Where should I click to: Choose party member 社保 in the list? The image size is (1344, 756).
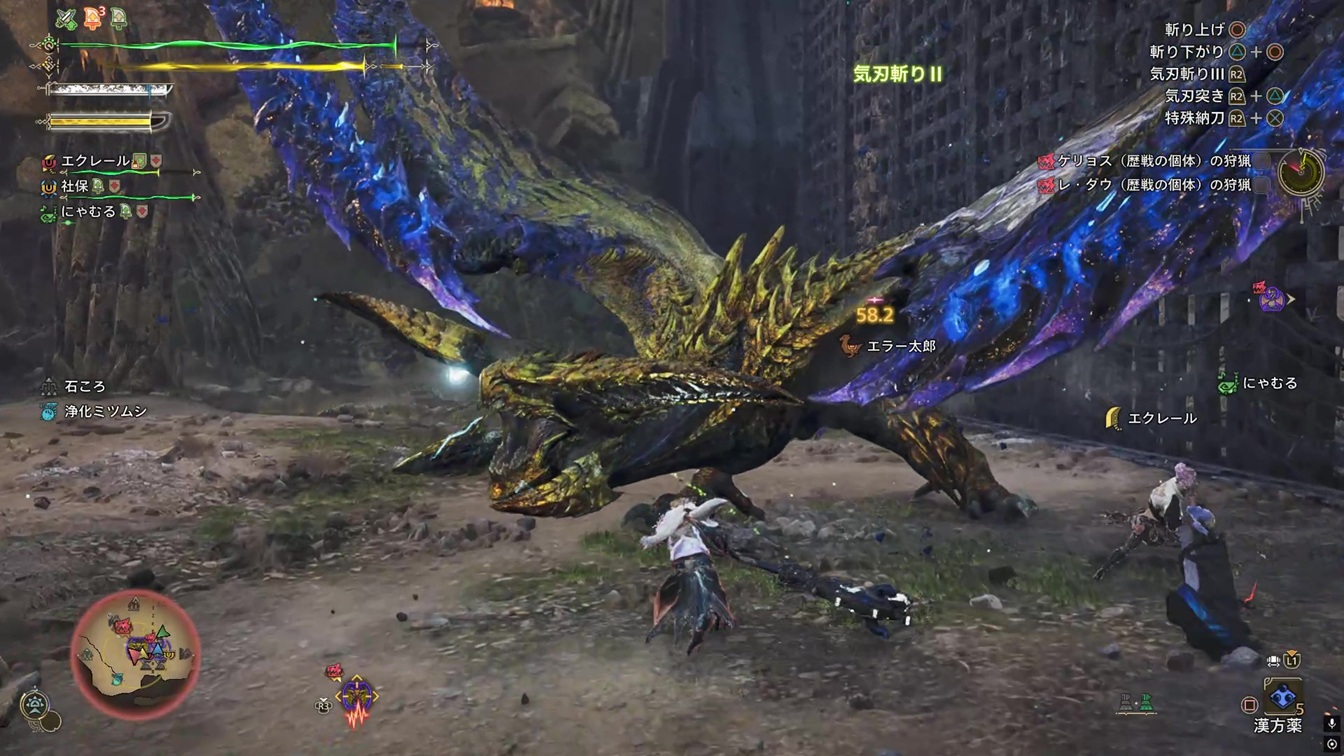pyautogui.click(x=75, y=186)
